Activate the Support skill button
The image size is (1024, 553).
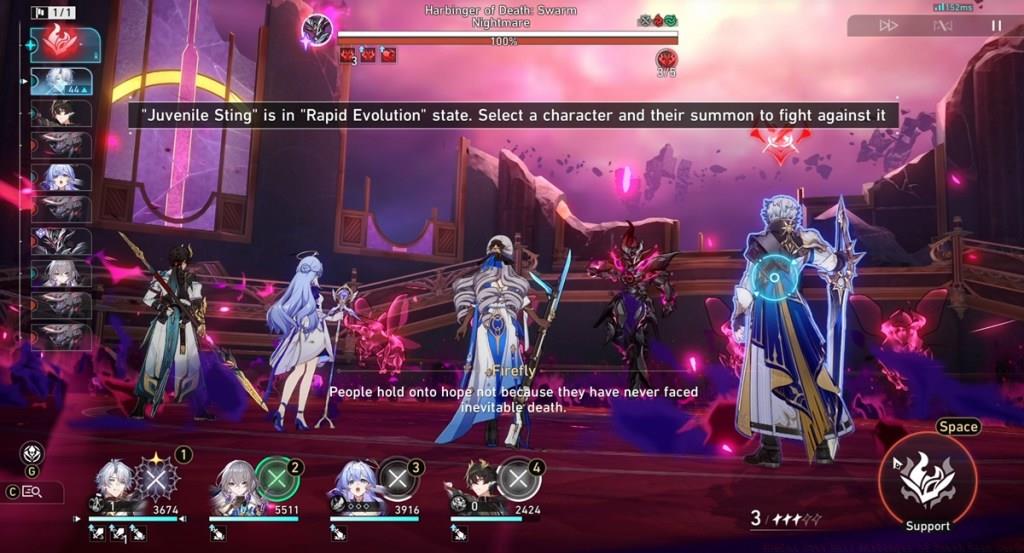click(x=927, y=480)
